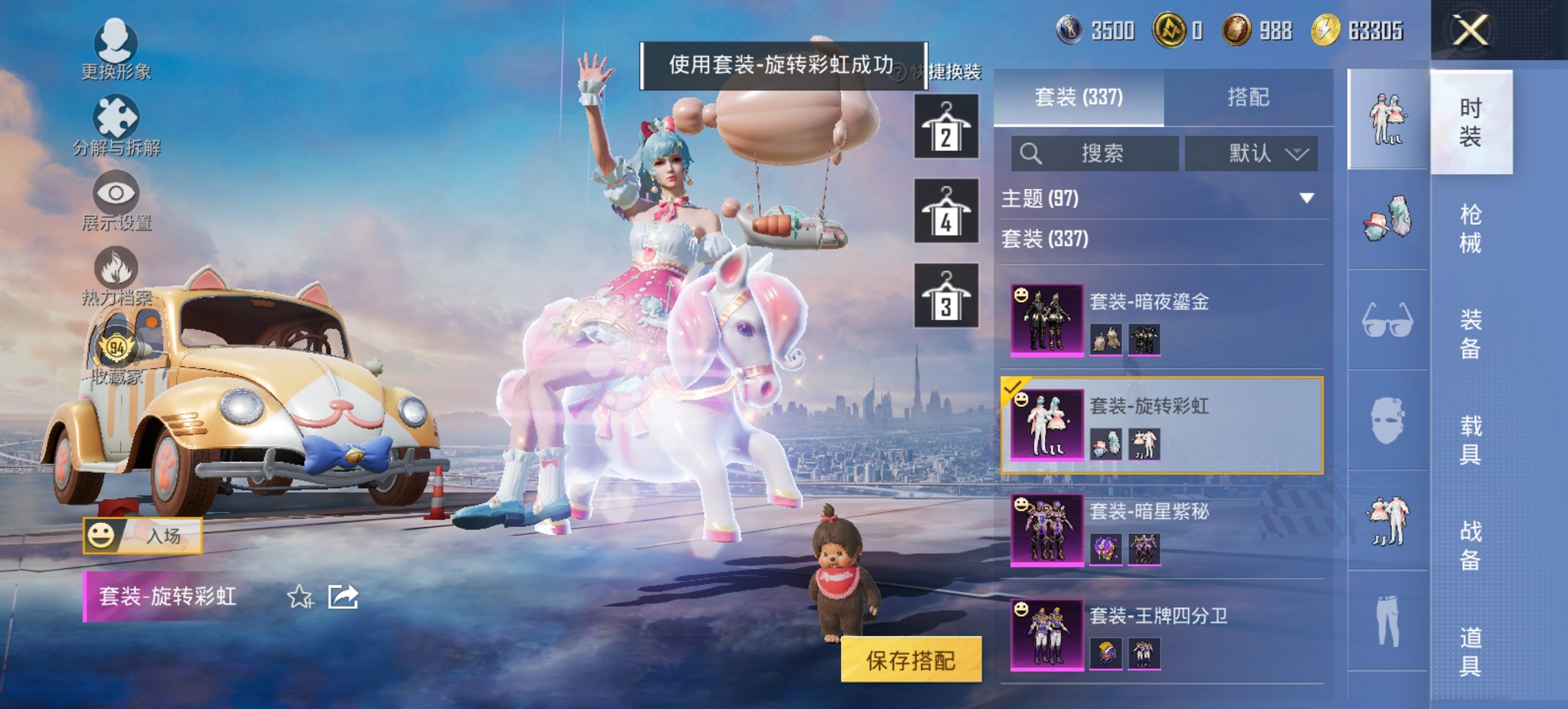
Task: Open the 默认 sorting dropdown
Action: [1250, 154]
